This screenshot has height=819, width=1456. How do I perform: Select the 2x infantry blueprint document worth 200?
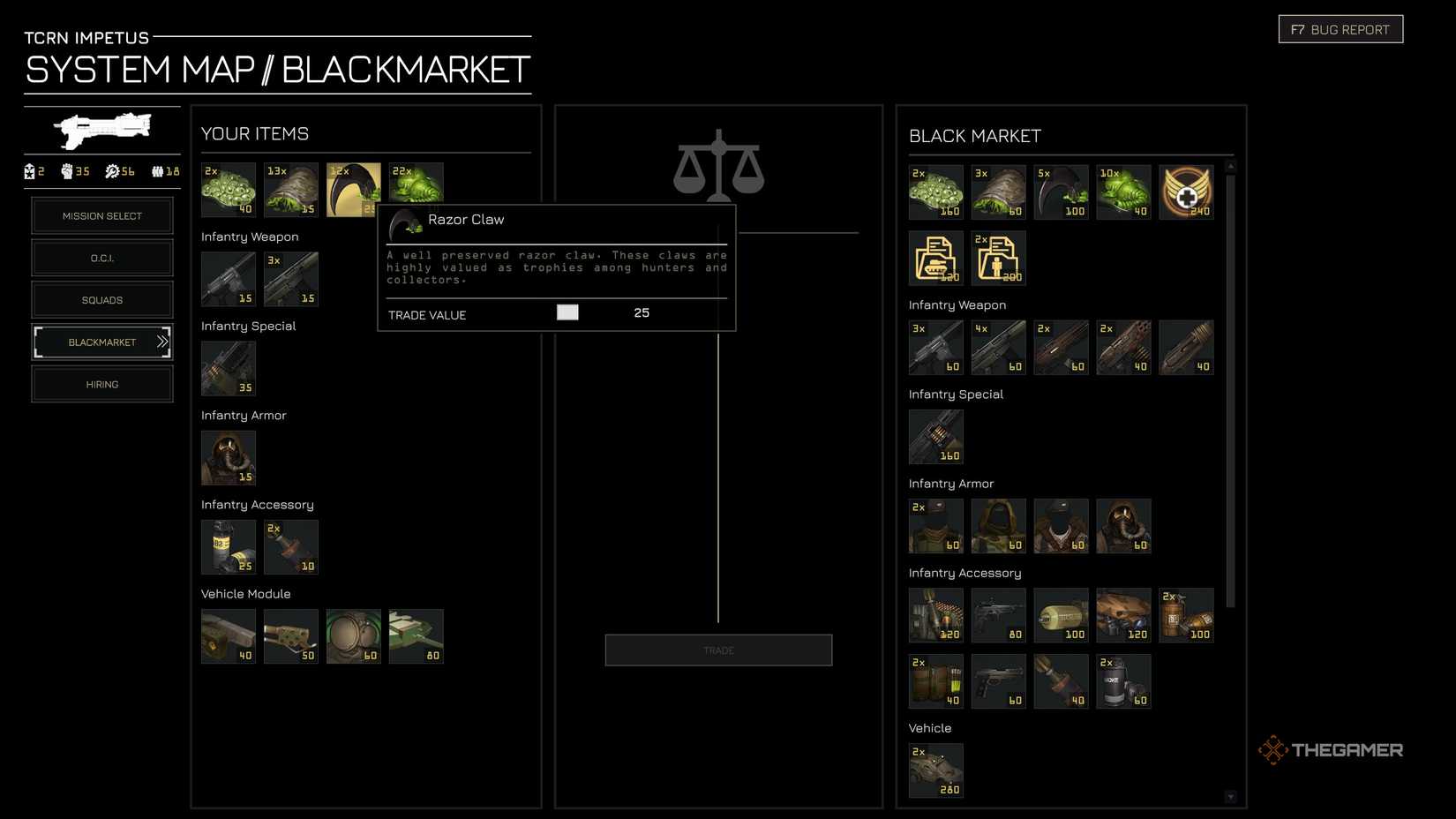(998, 258)
